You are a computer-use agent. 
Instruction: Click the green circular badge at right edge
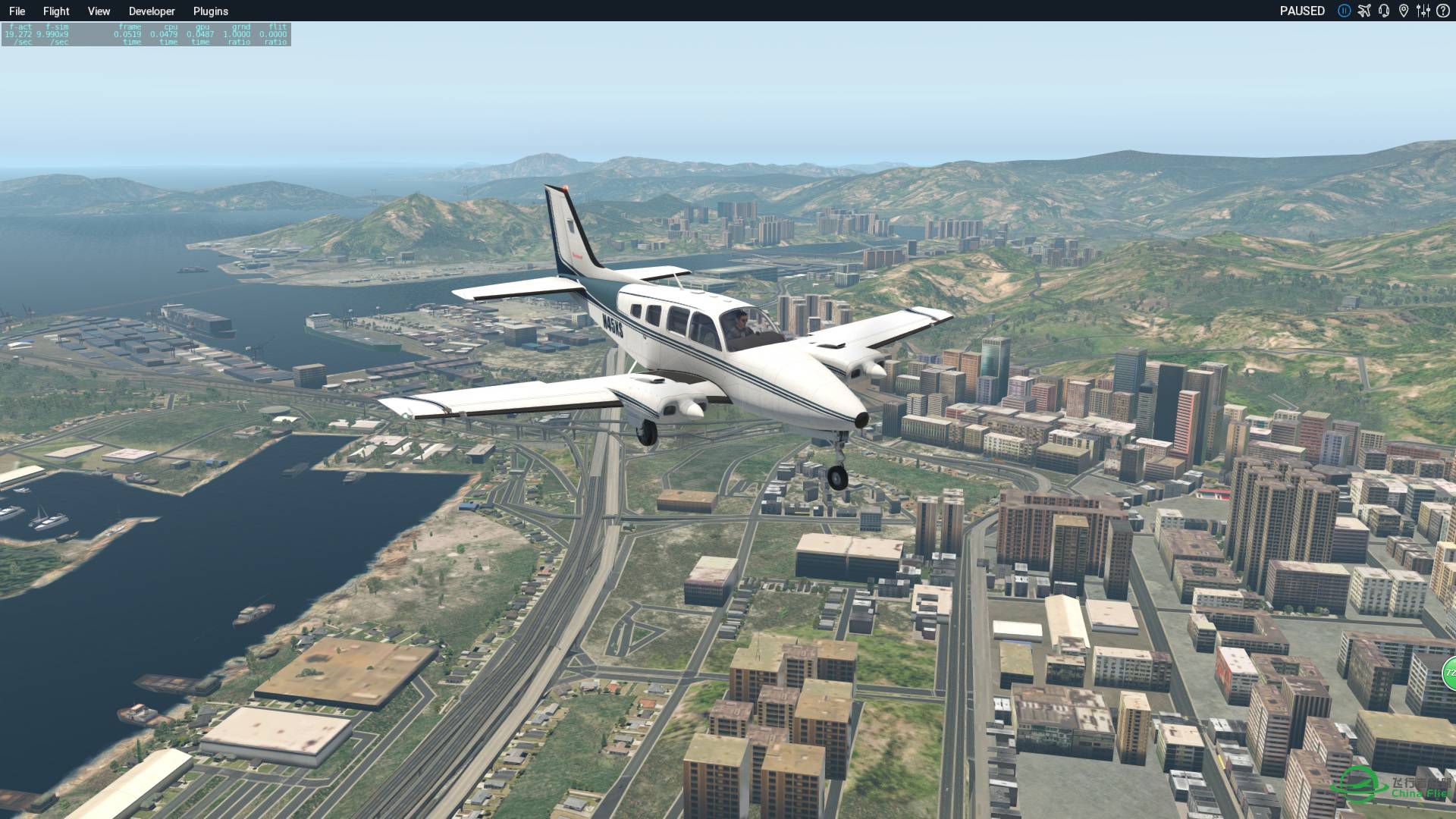(x=1449, y=673)
